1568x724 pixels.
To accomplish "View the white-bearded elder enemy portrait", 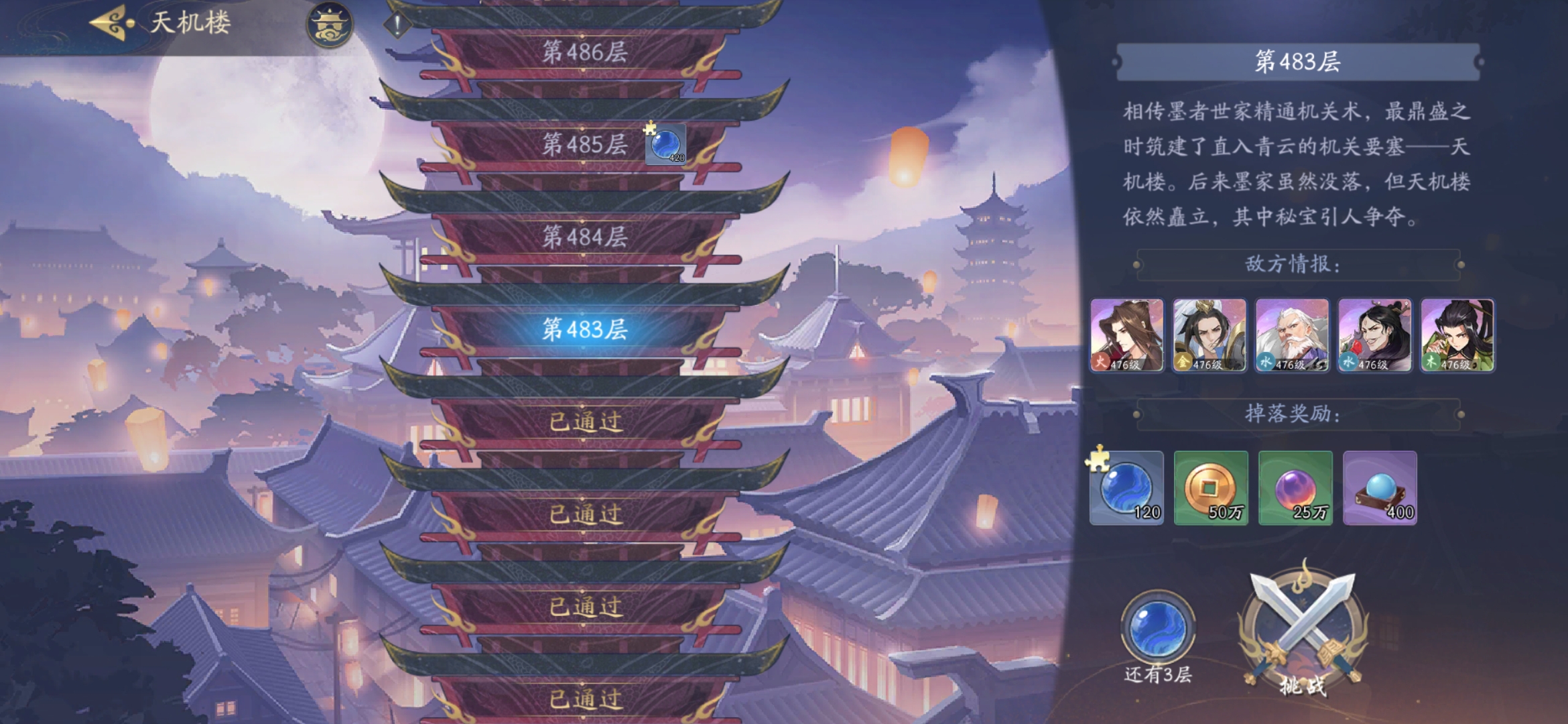I will 1292,335.
